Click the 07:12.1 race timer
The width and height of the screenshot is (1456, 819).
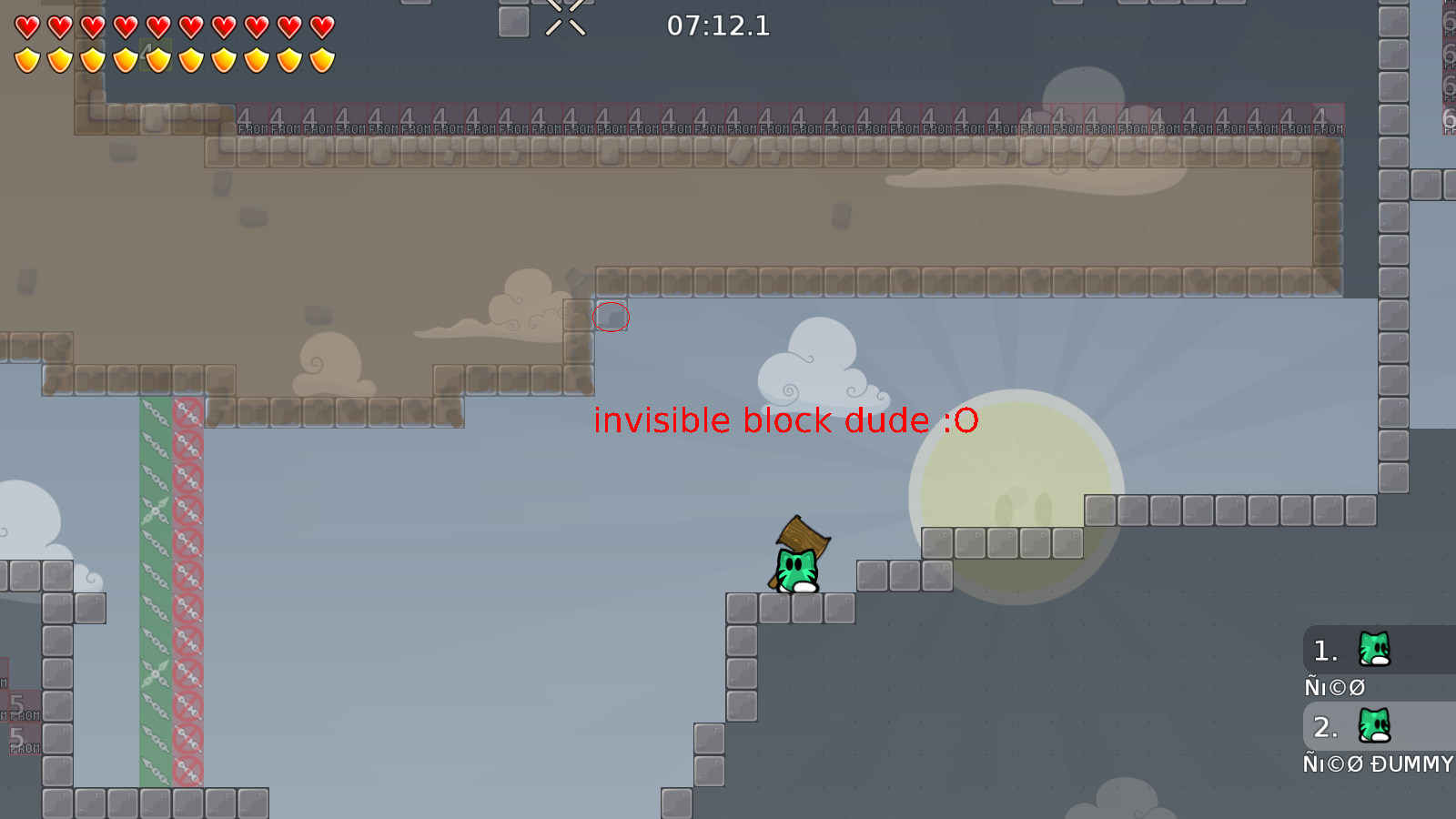(718, 26)
